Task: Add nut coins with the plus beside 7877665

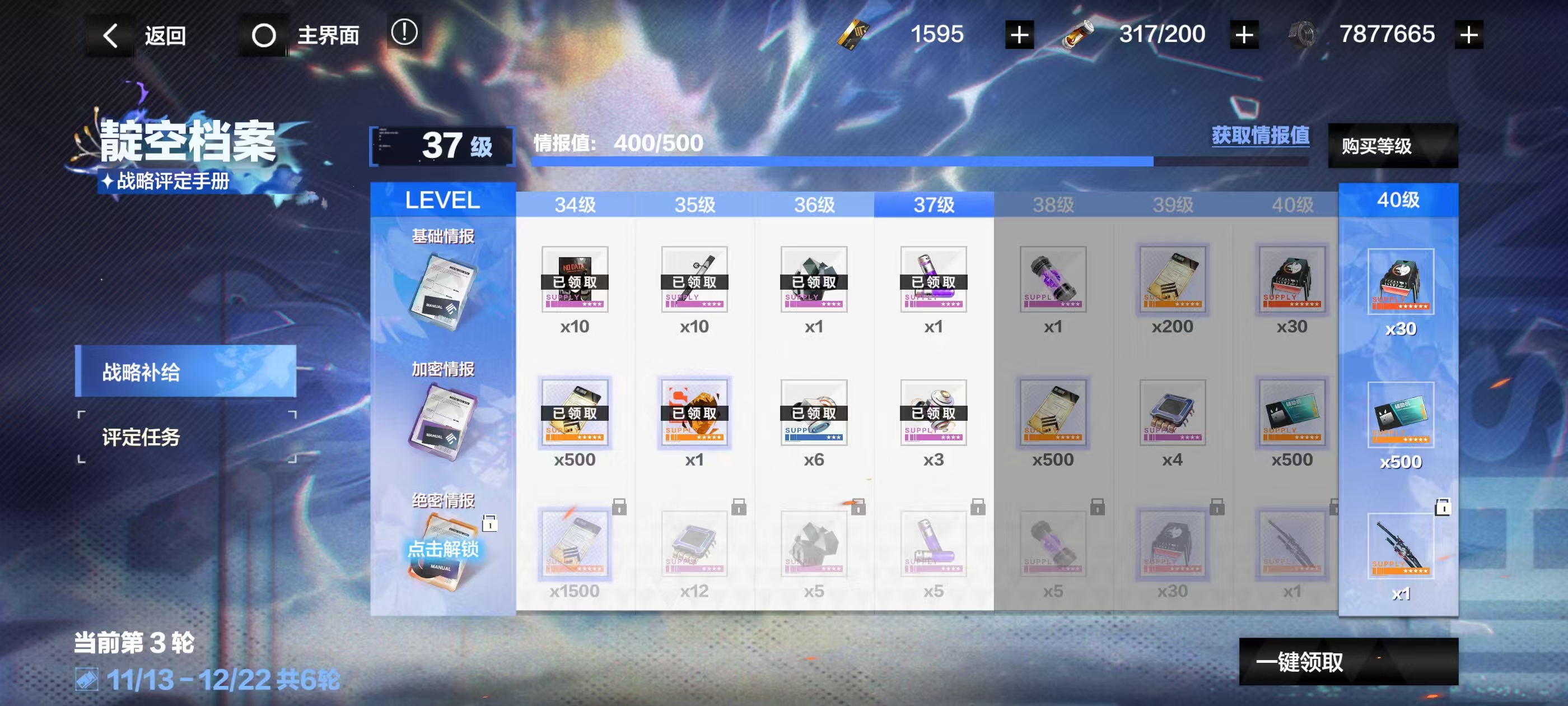Action: pyautogui.click(x=1468, y=35)
